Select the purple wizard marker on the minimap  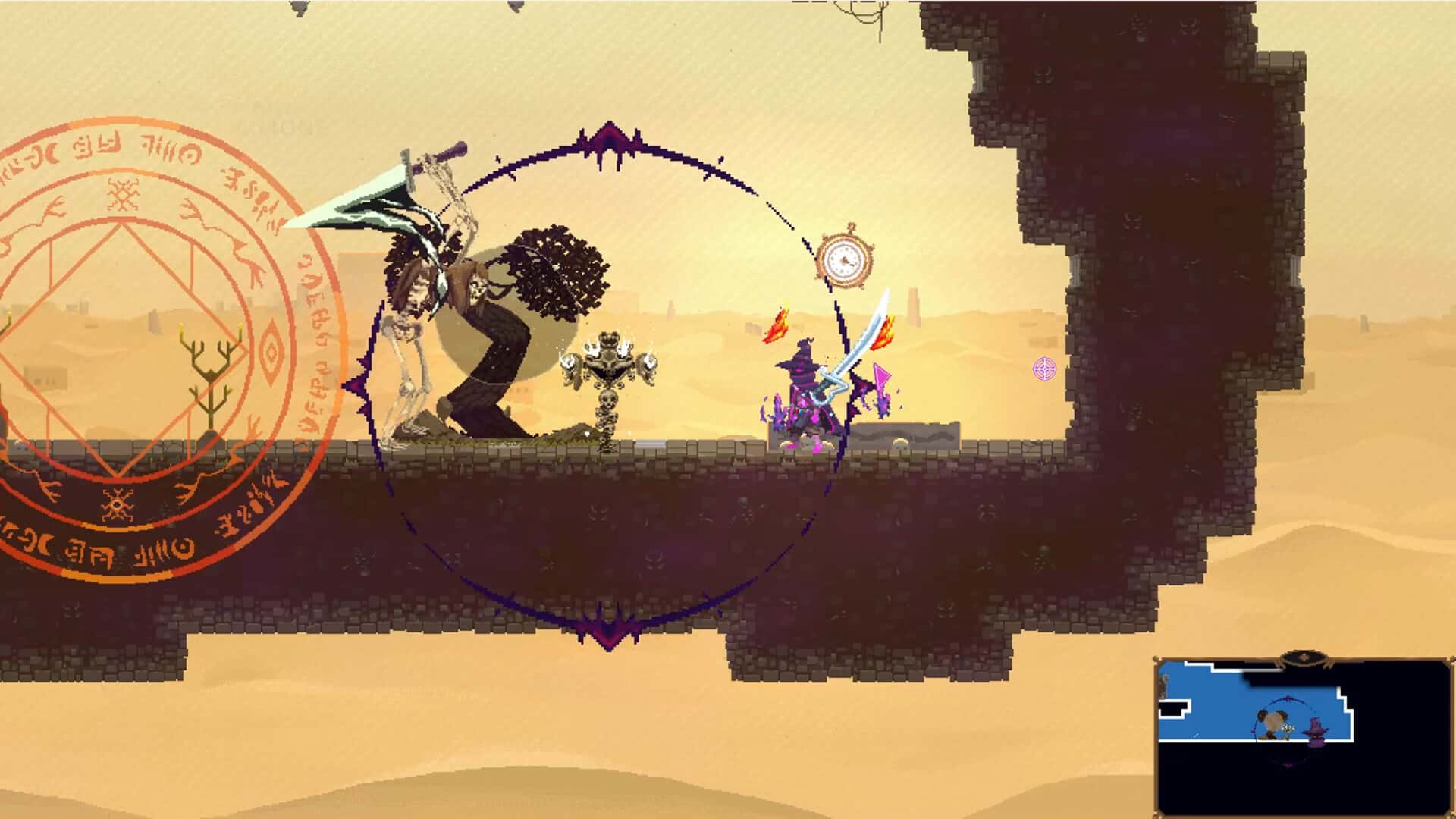pos(1317,730)
